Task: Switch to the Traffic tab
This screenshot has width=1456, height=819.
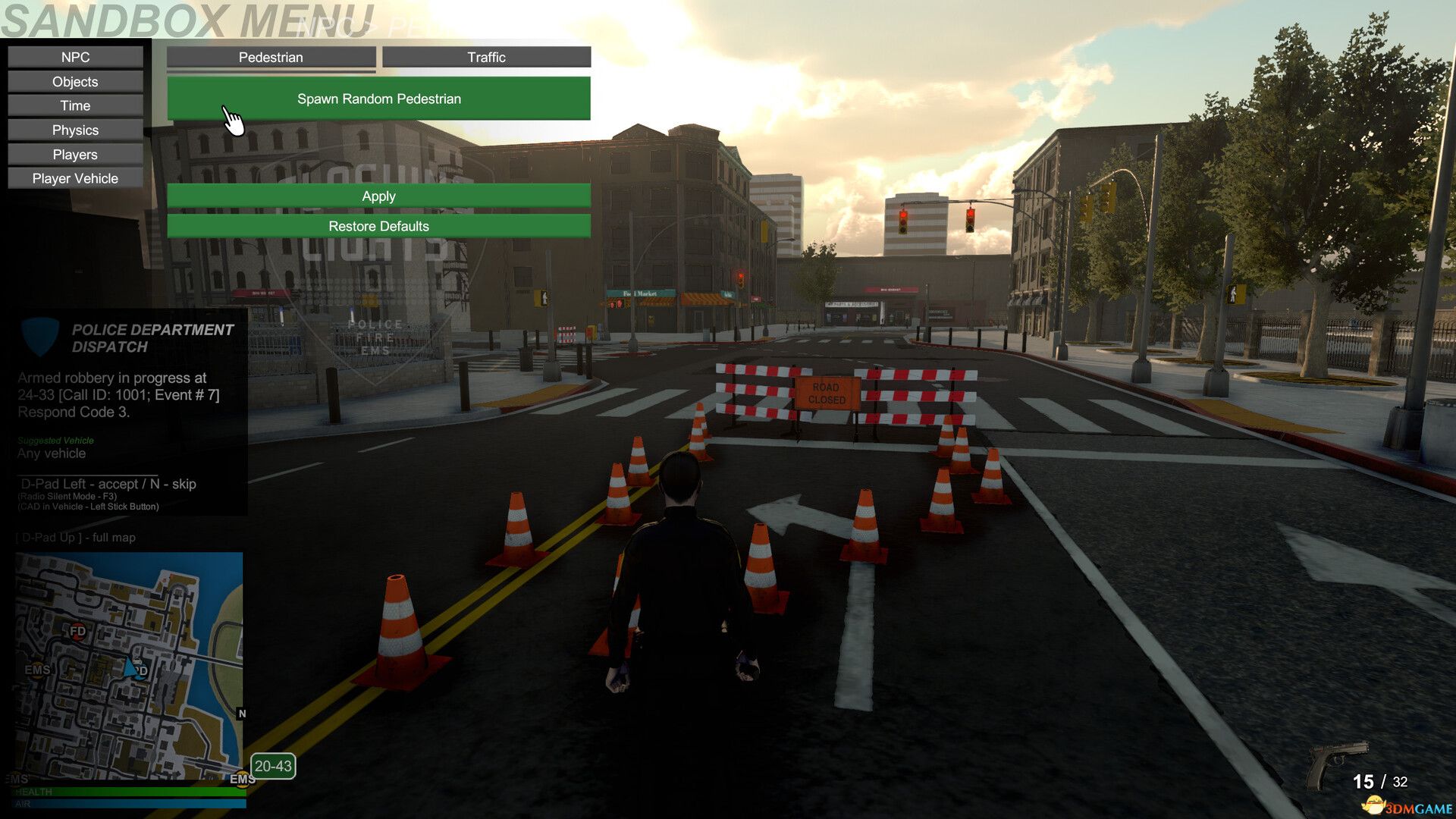Action: (x=486, y=56)
